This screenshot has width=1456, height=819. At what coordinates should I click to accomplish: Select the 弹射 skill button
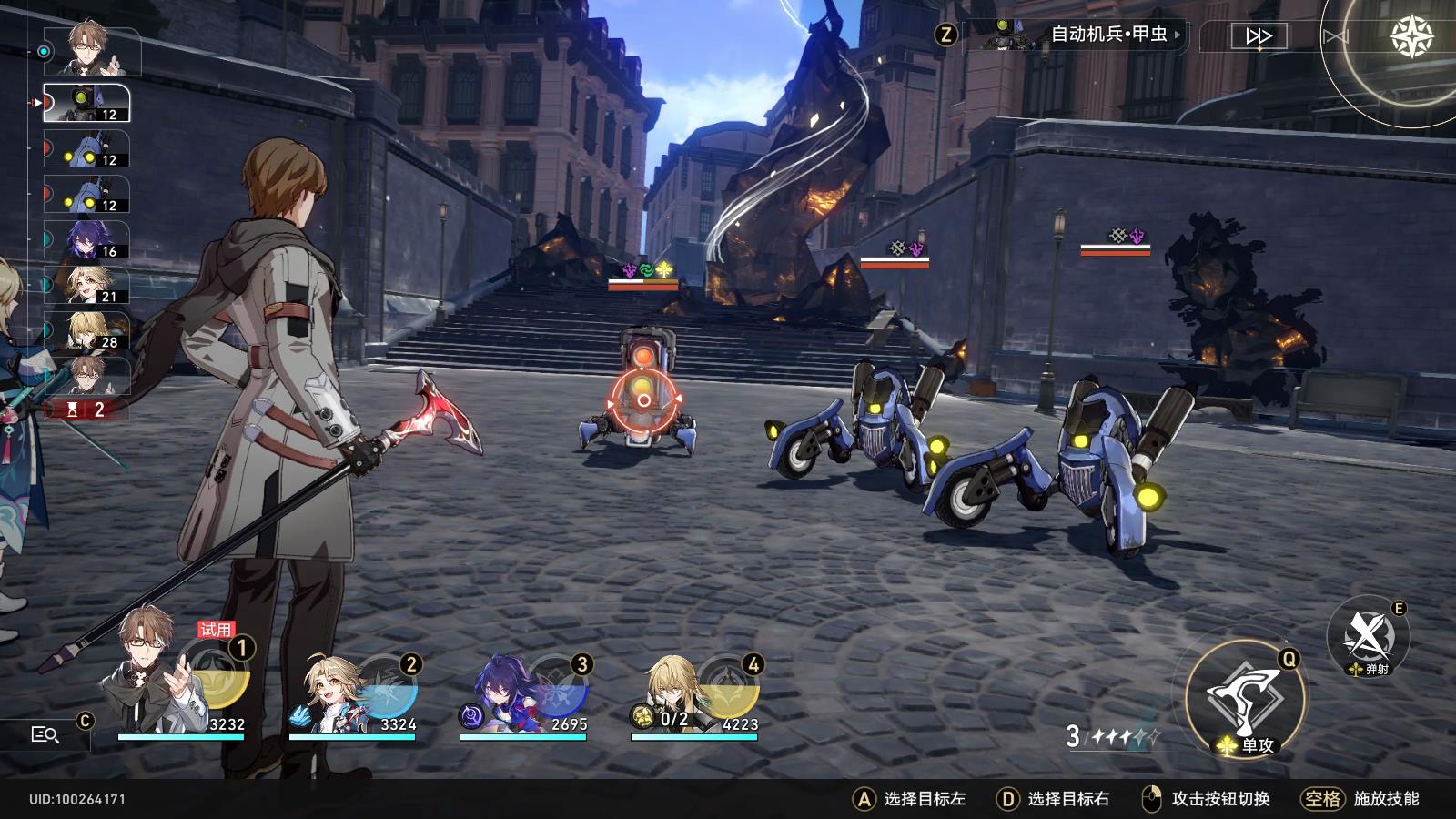tap(1368, 636)
